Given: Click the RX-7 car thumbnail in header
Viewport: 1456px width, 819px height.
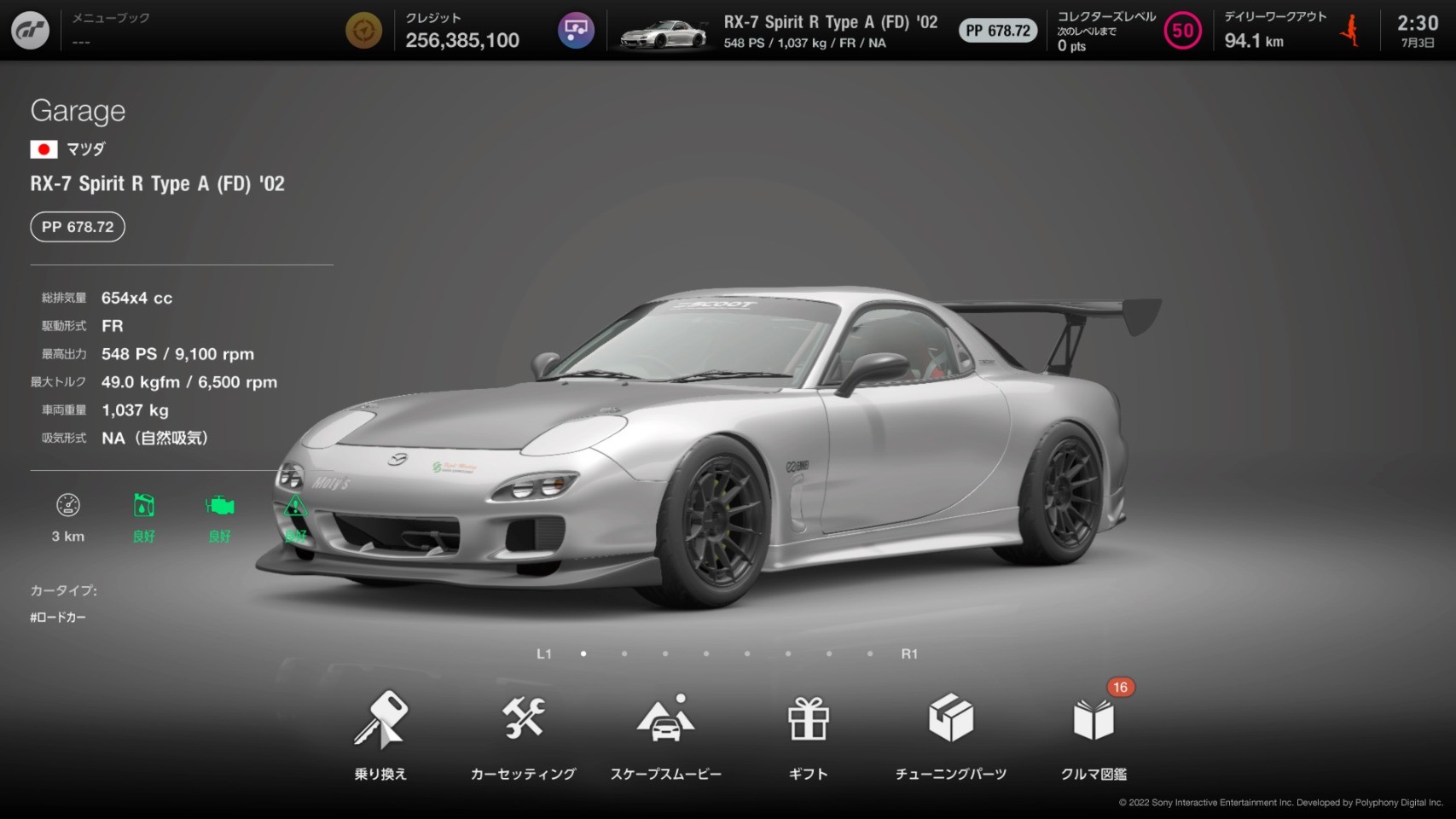Looking at the screenshot, I should (x=664, y=34).
